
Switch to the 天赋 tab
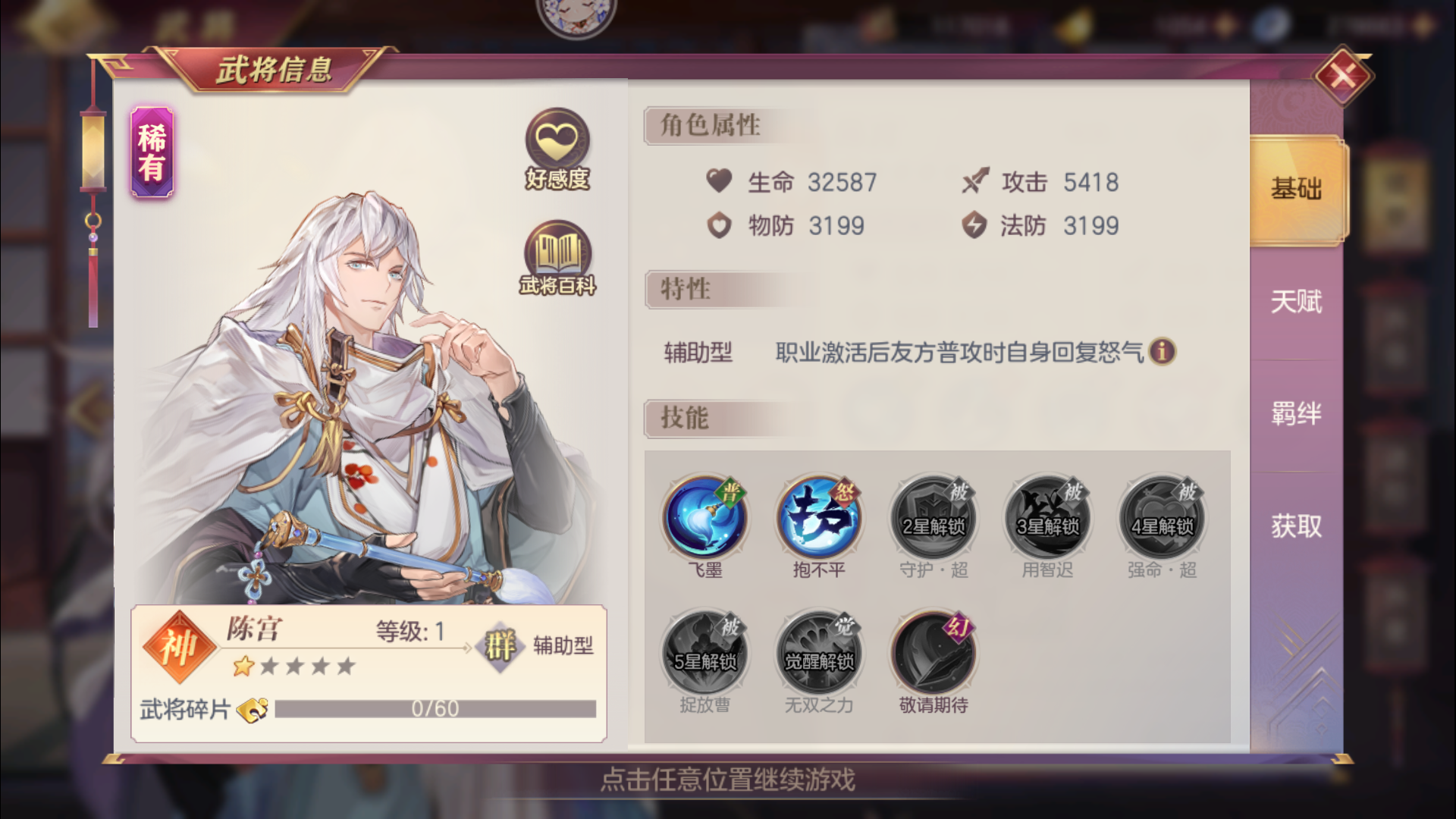pos(1294,302)
